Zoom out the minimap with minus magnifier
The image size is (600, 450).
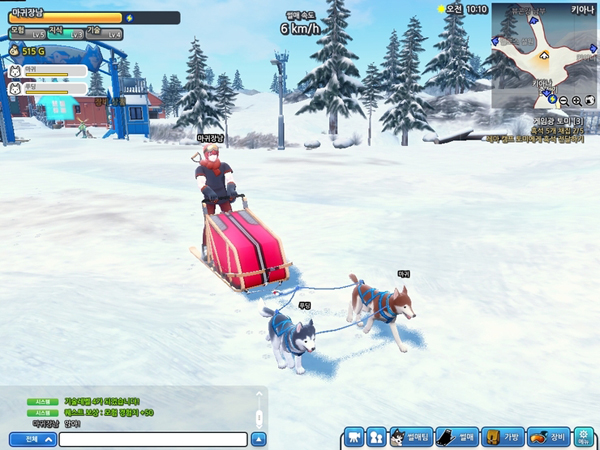tap(565, 101)
